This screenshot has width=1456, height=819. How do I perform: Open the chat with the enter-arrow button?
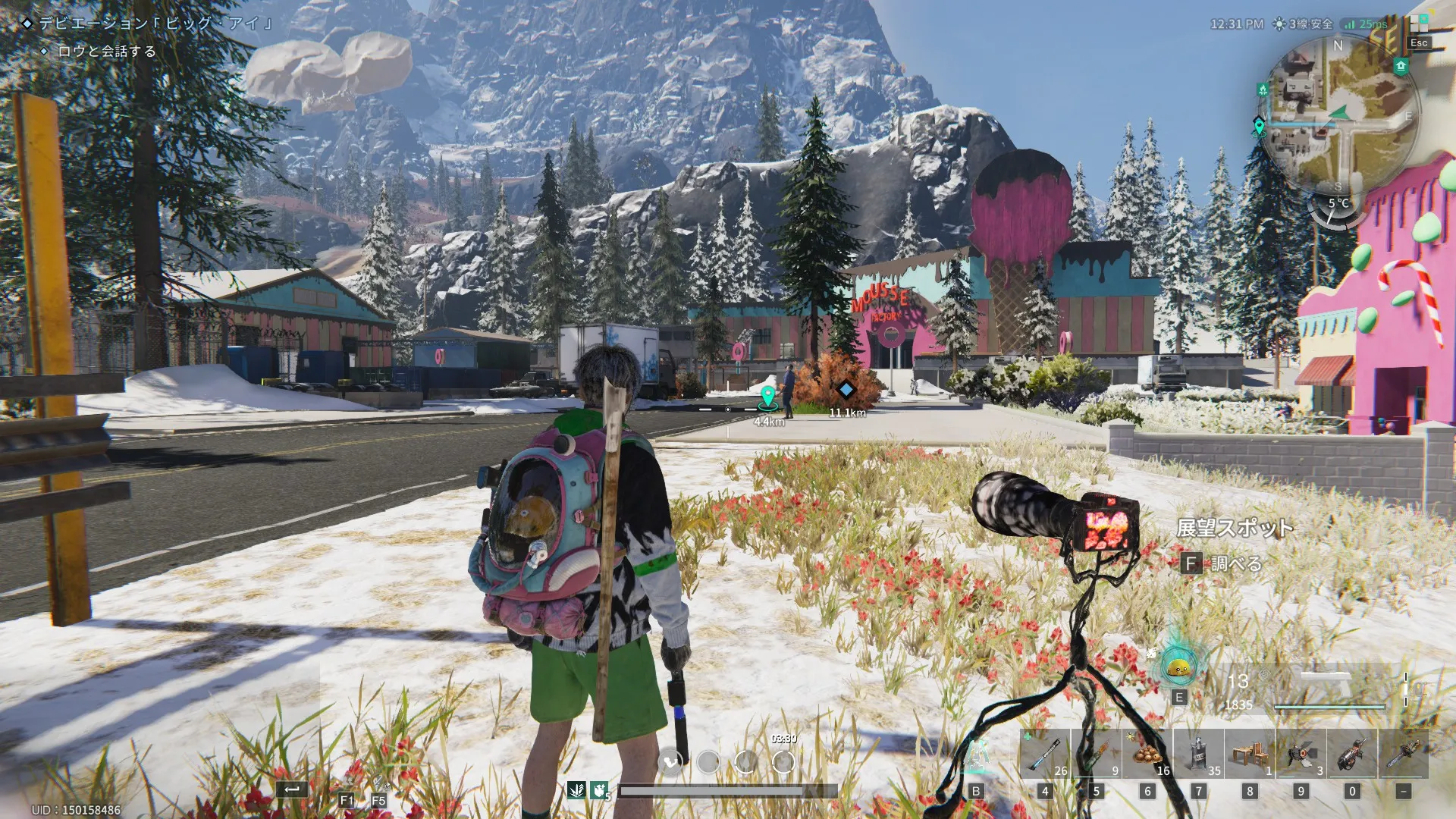click(291, 789)
